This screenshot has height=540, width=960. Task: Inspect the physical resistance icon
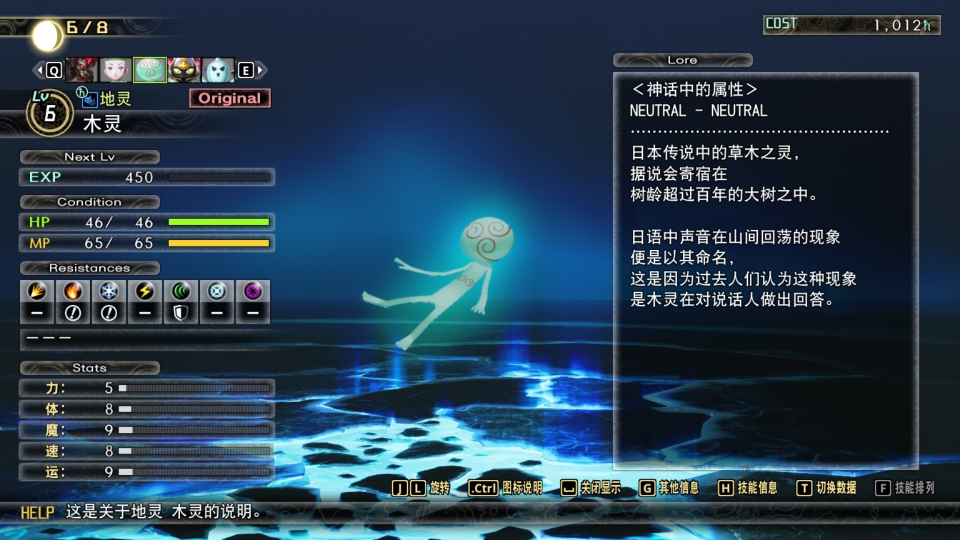(35, 291)
